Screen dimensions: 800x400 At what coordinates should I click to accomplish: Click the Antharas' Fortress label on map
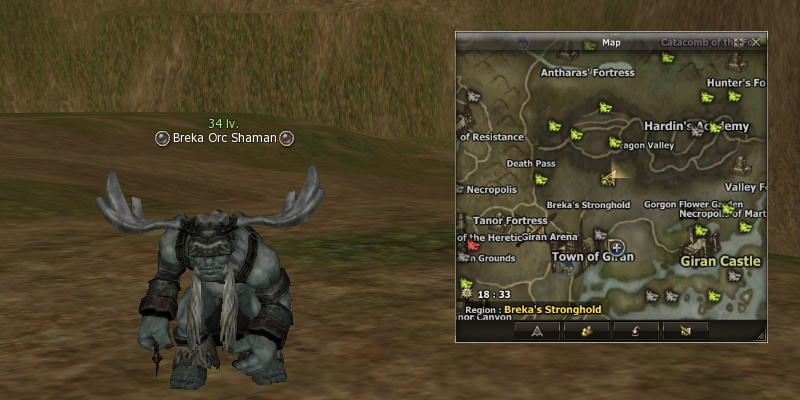(x=587, y=73)
